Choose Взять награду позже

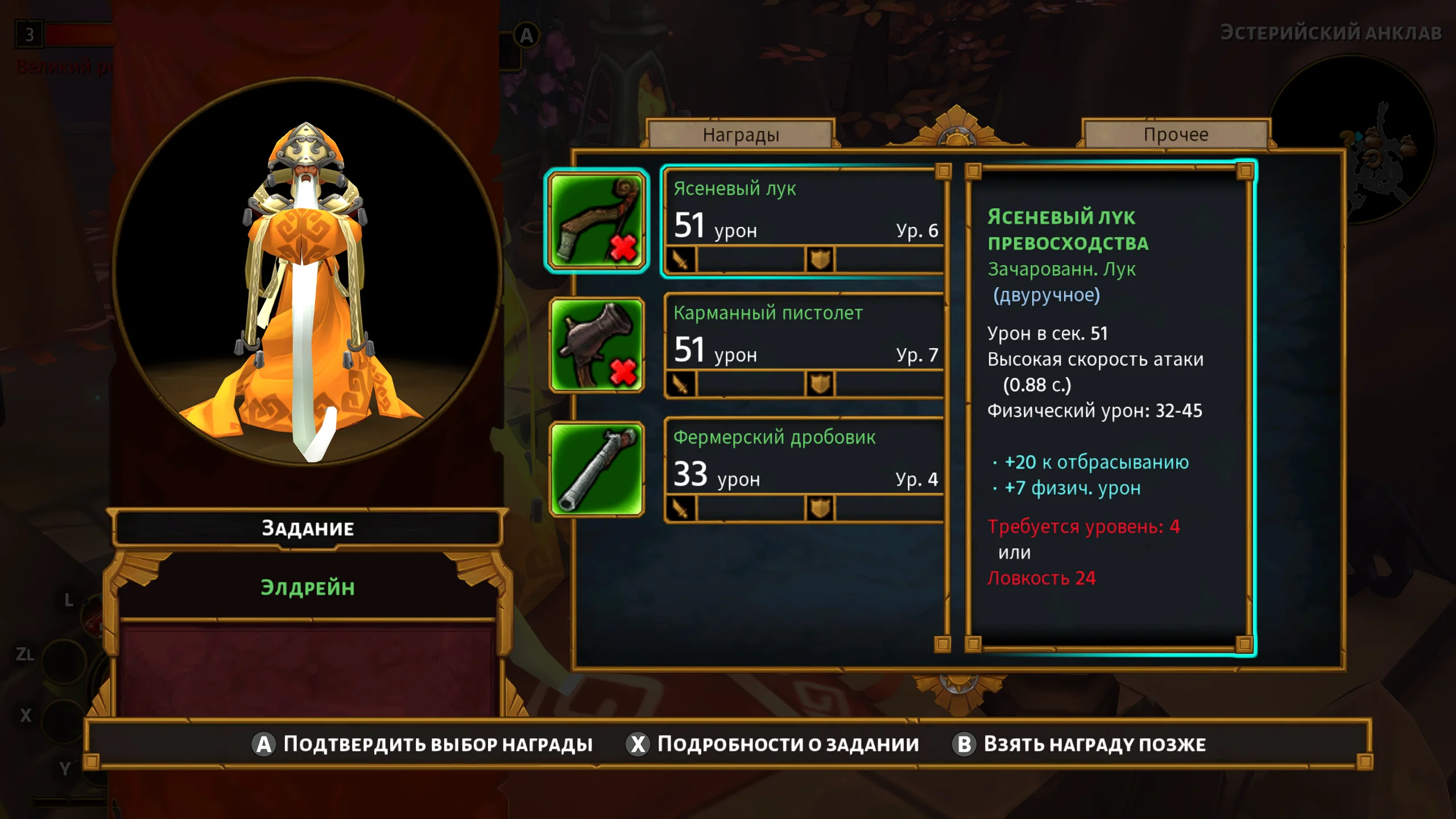1079,744
